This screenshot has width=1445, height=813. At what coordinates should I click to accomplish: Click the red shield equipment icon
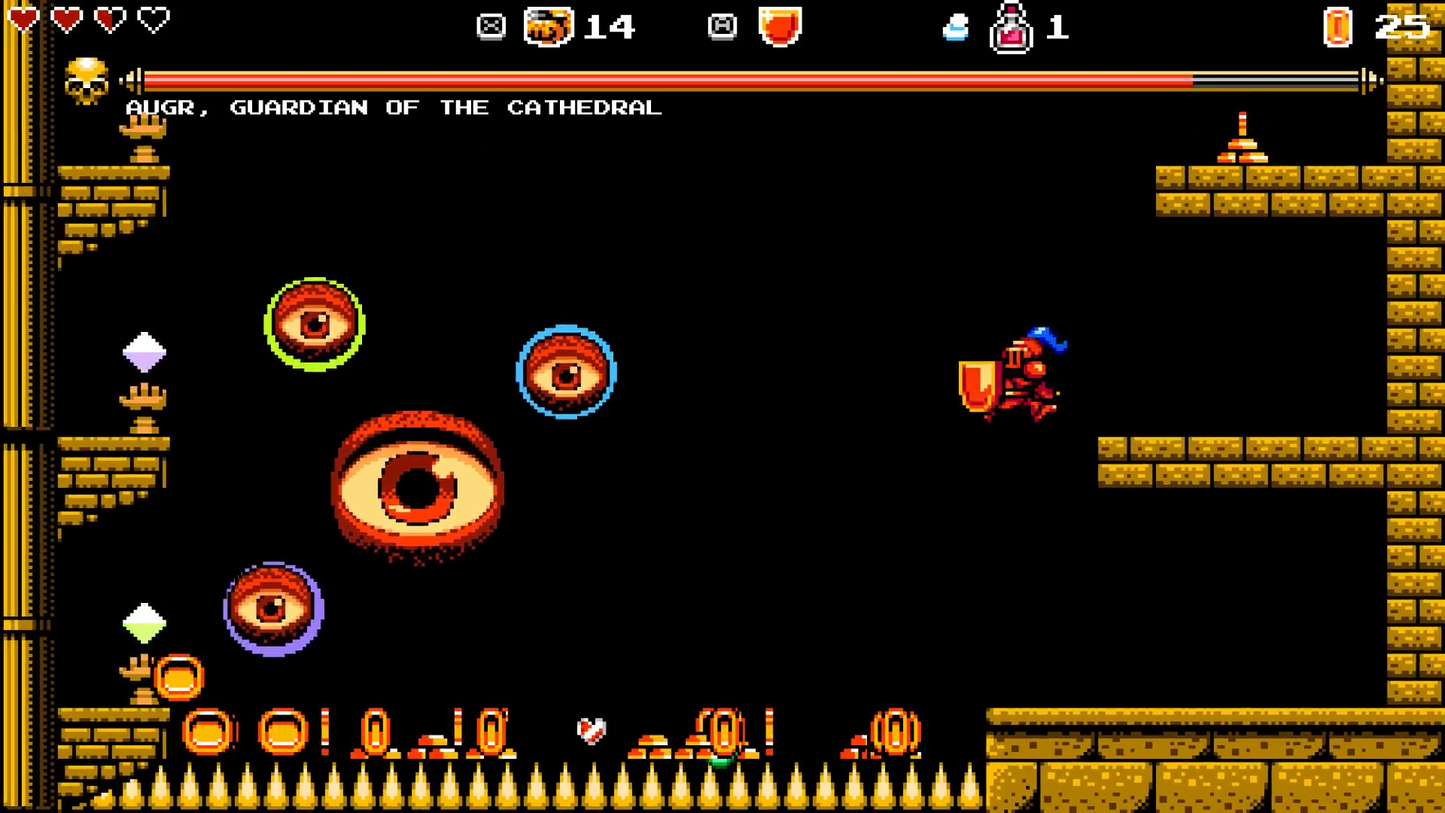(779, 26)
